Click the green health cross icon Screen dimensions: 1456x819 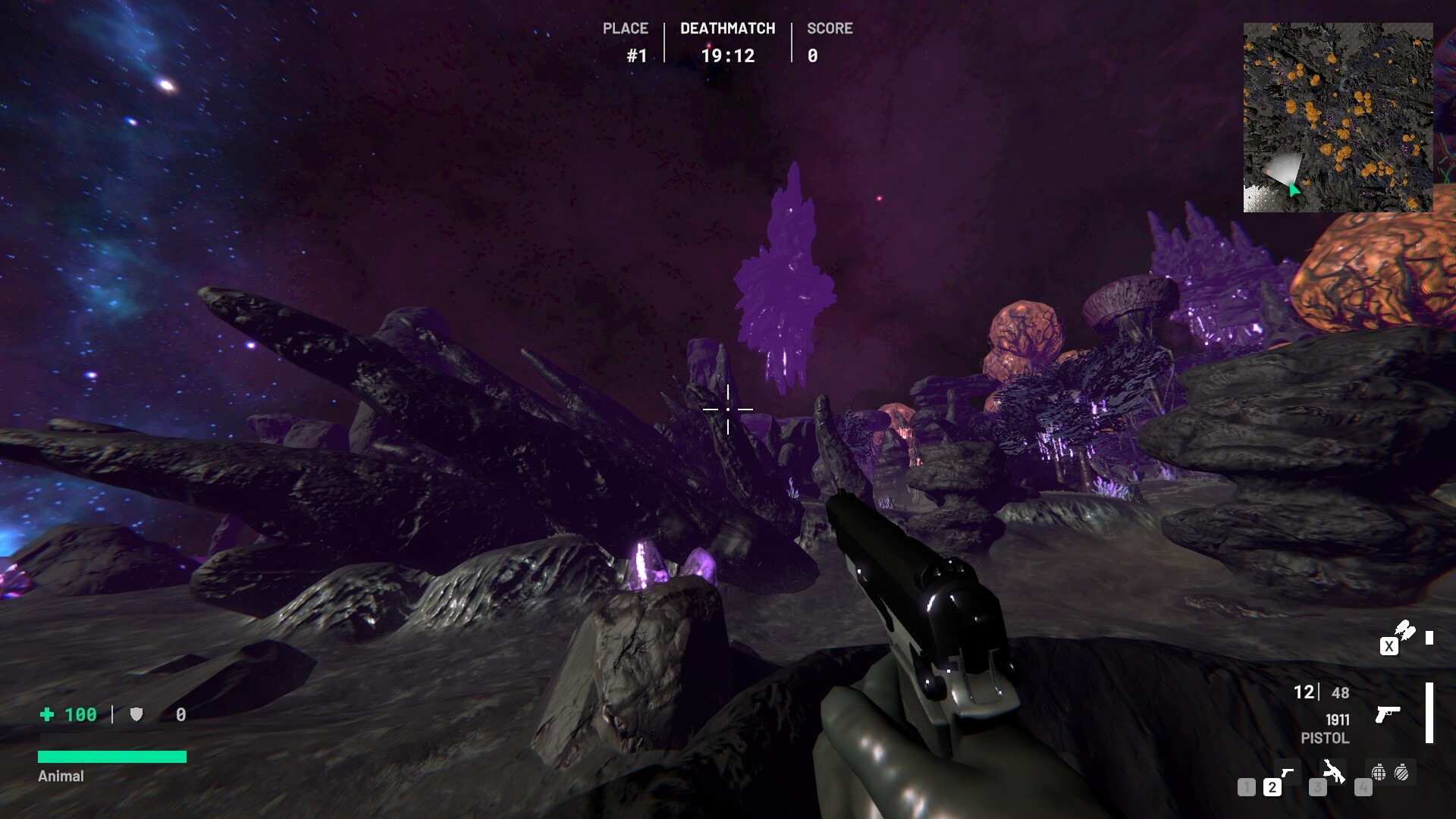[47, 714]
